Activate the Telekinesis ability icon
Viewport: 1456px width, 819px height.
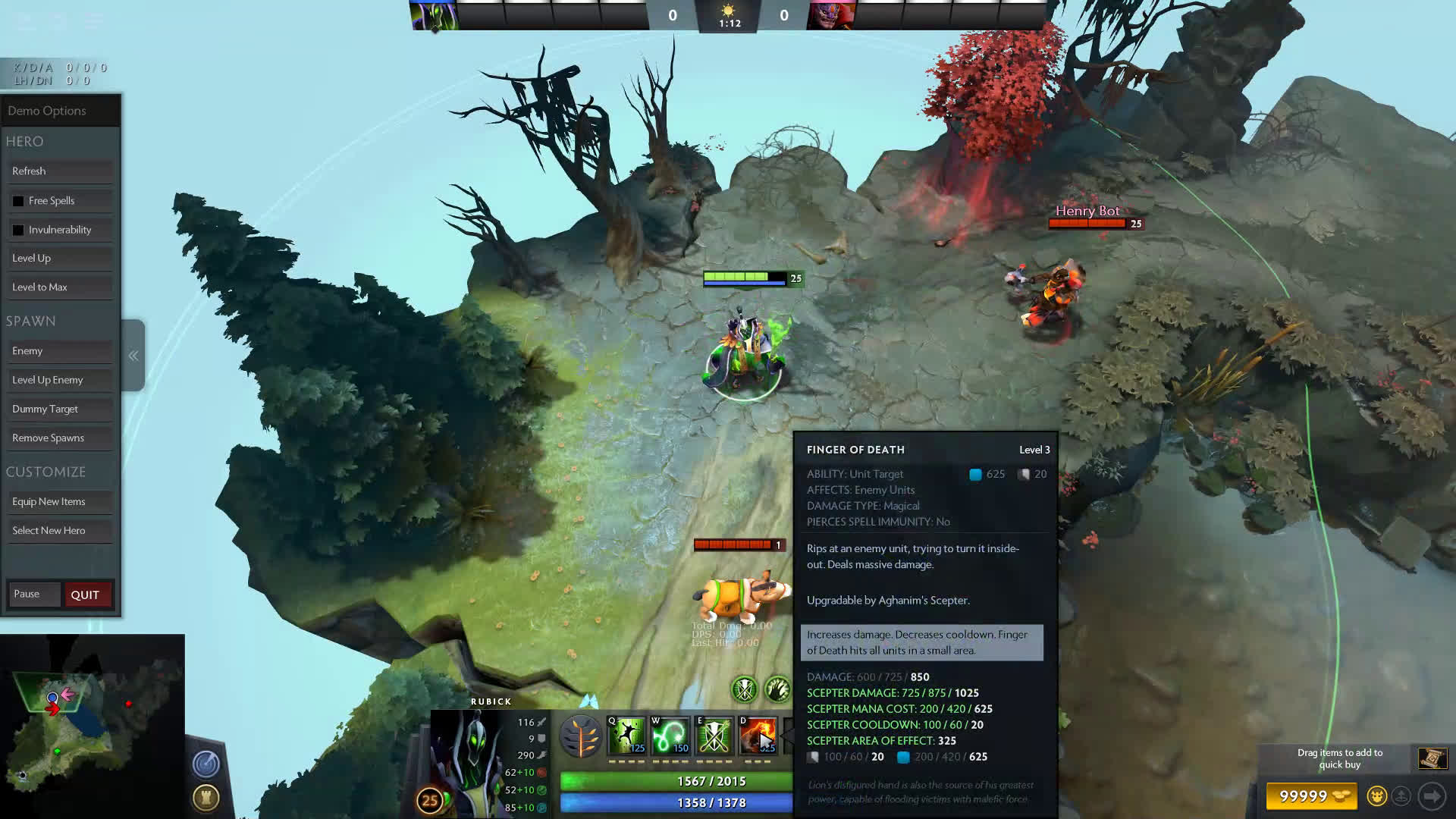click(x=627, y=736)
